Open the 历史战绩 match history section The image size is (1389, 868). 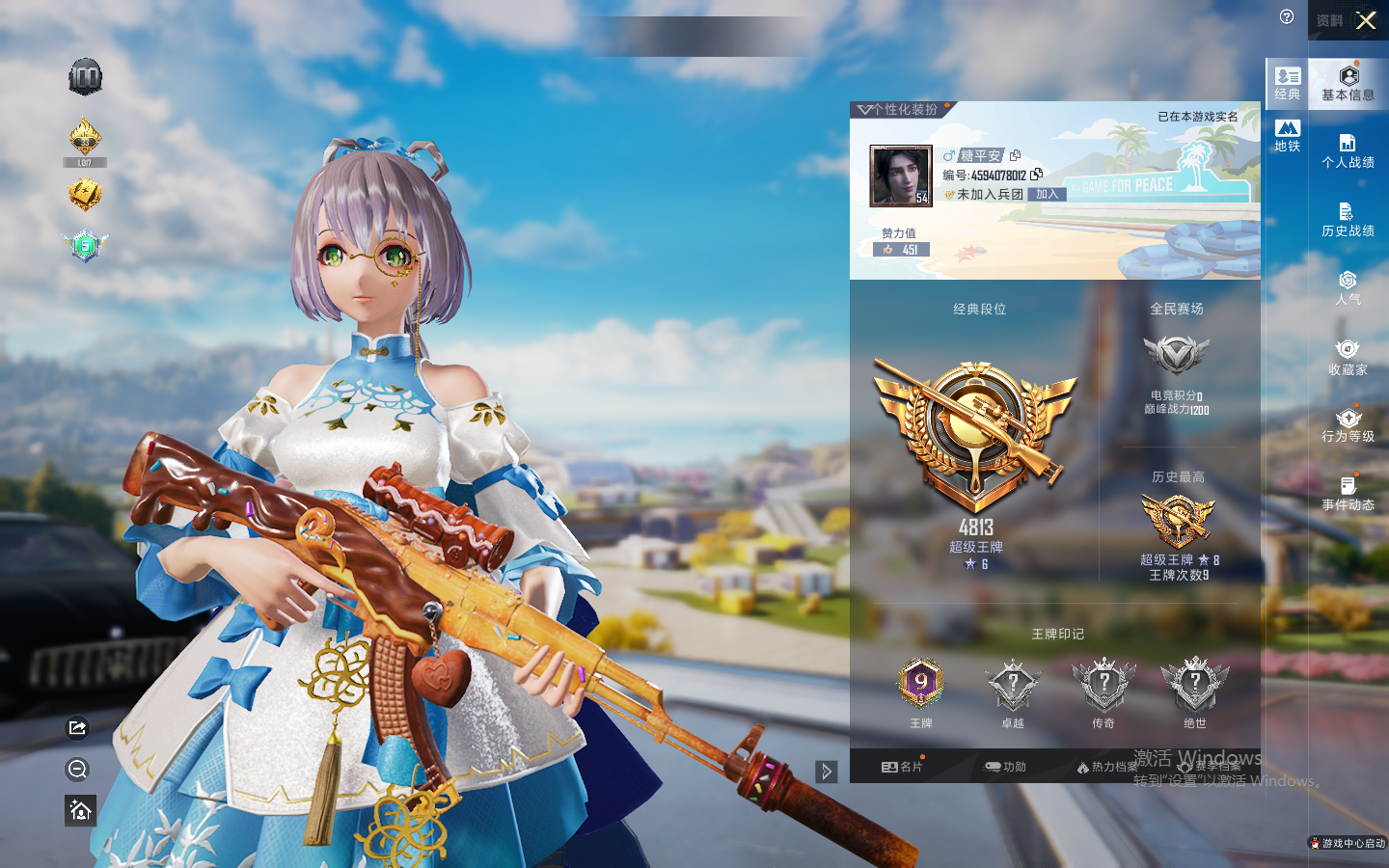tap(1348, 220)
